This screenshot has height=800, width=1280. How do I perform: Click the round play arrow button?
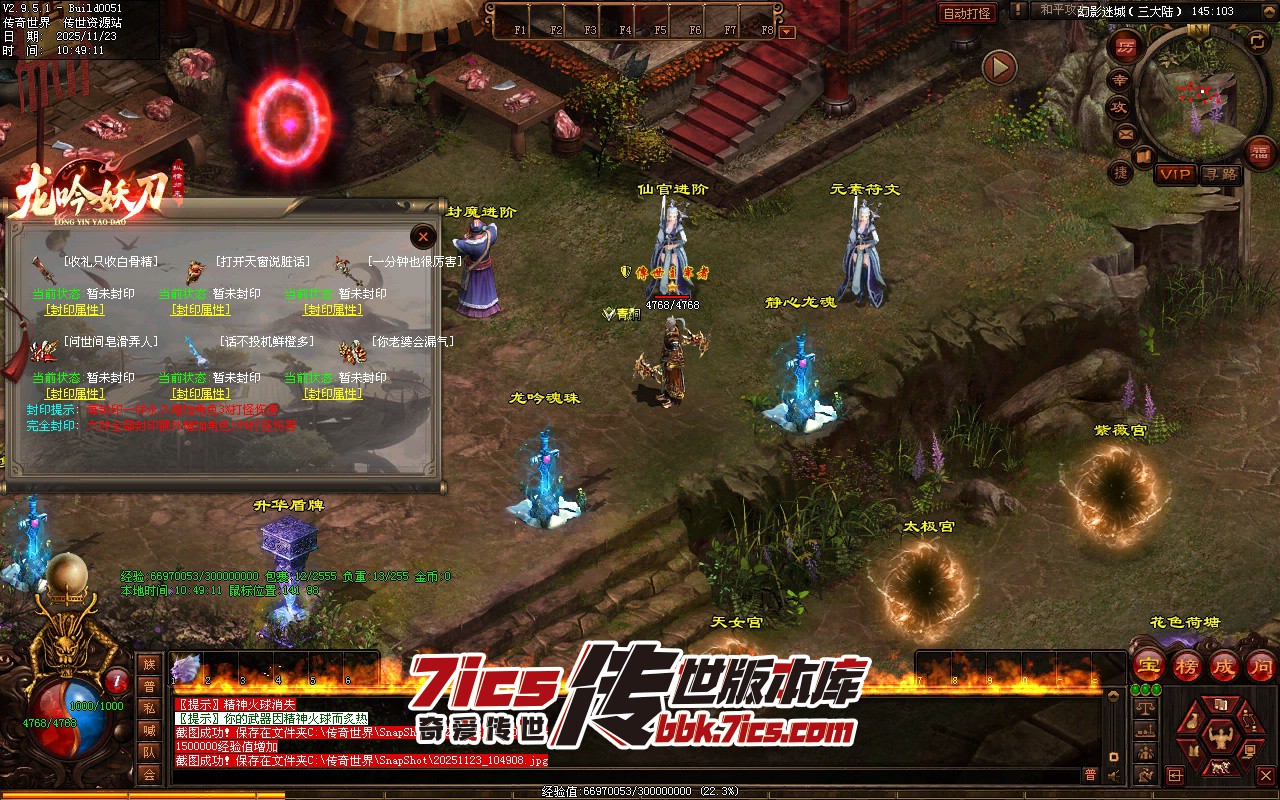click(998, 68)
